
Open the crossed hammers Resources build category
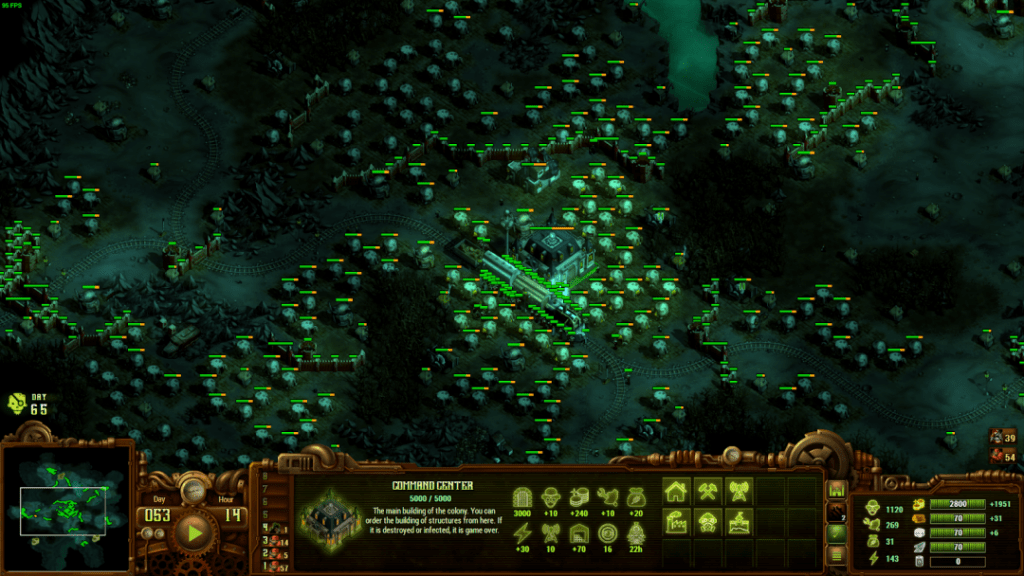click(709, 491)
